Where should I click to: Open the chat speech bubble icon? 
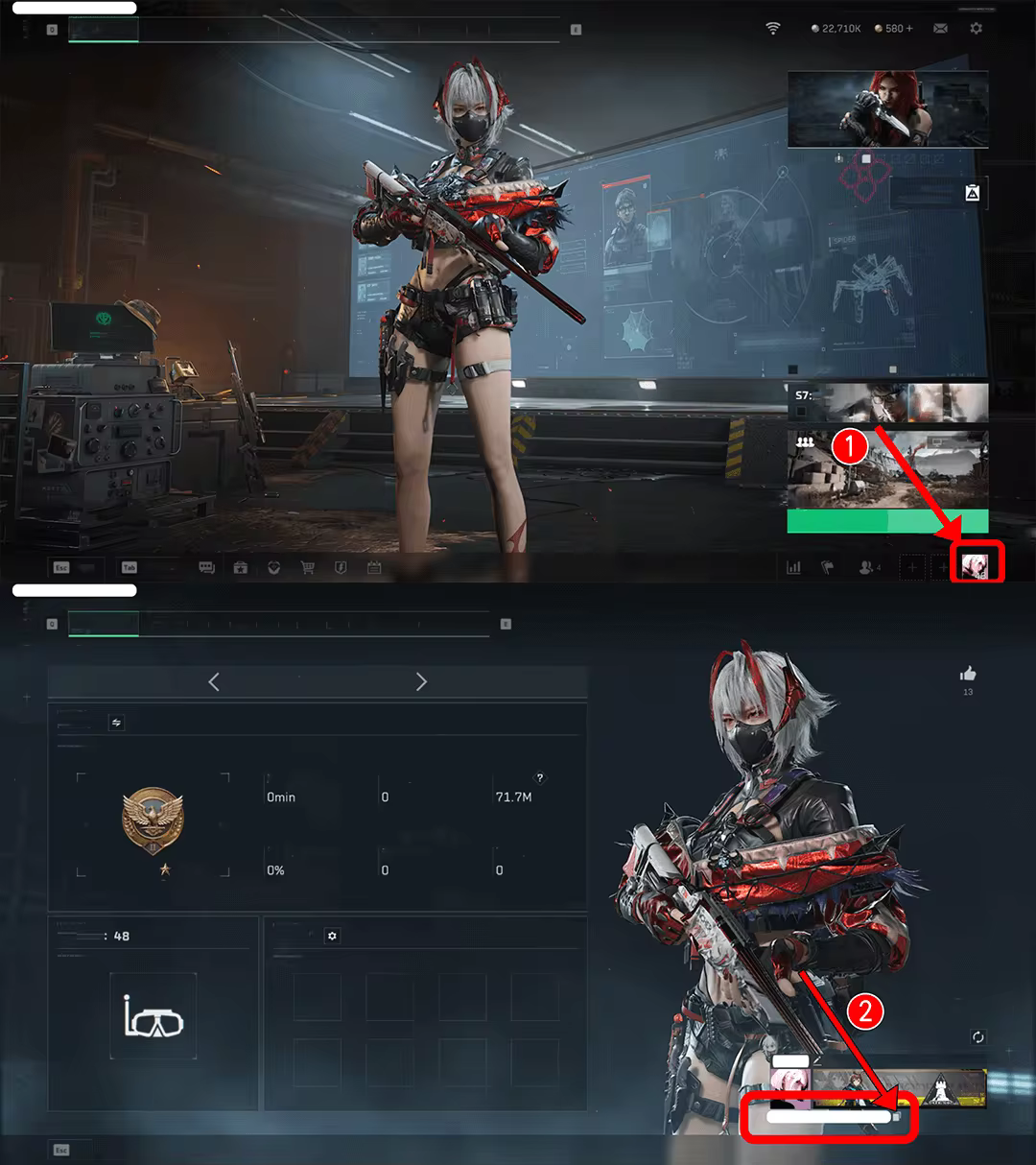206,568
